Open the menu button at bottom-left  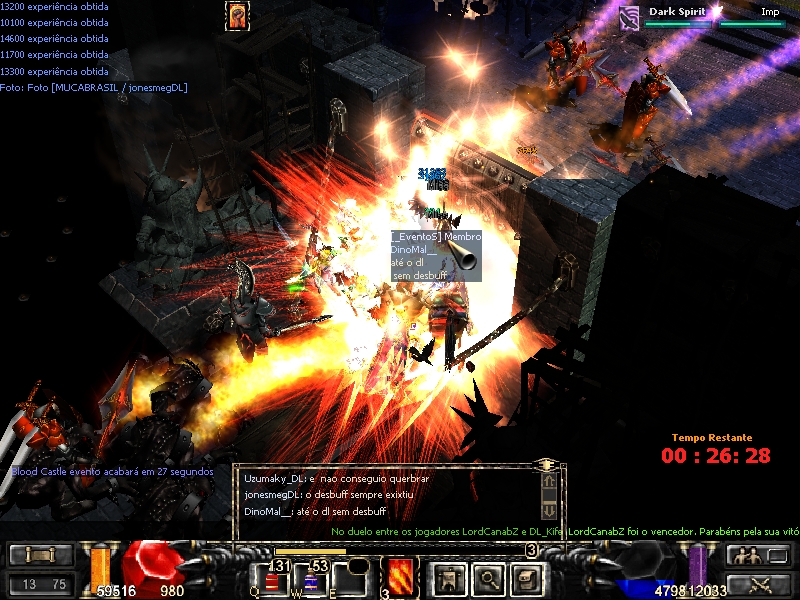(x=41, y=555)
